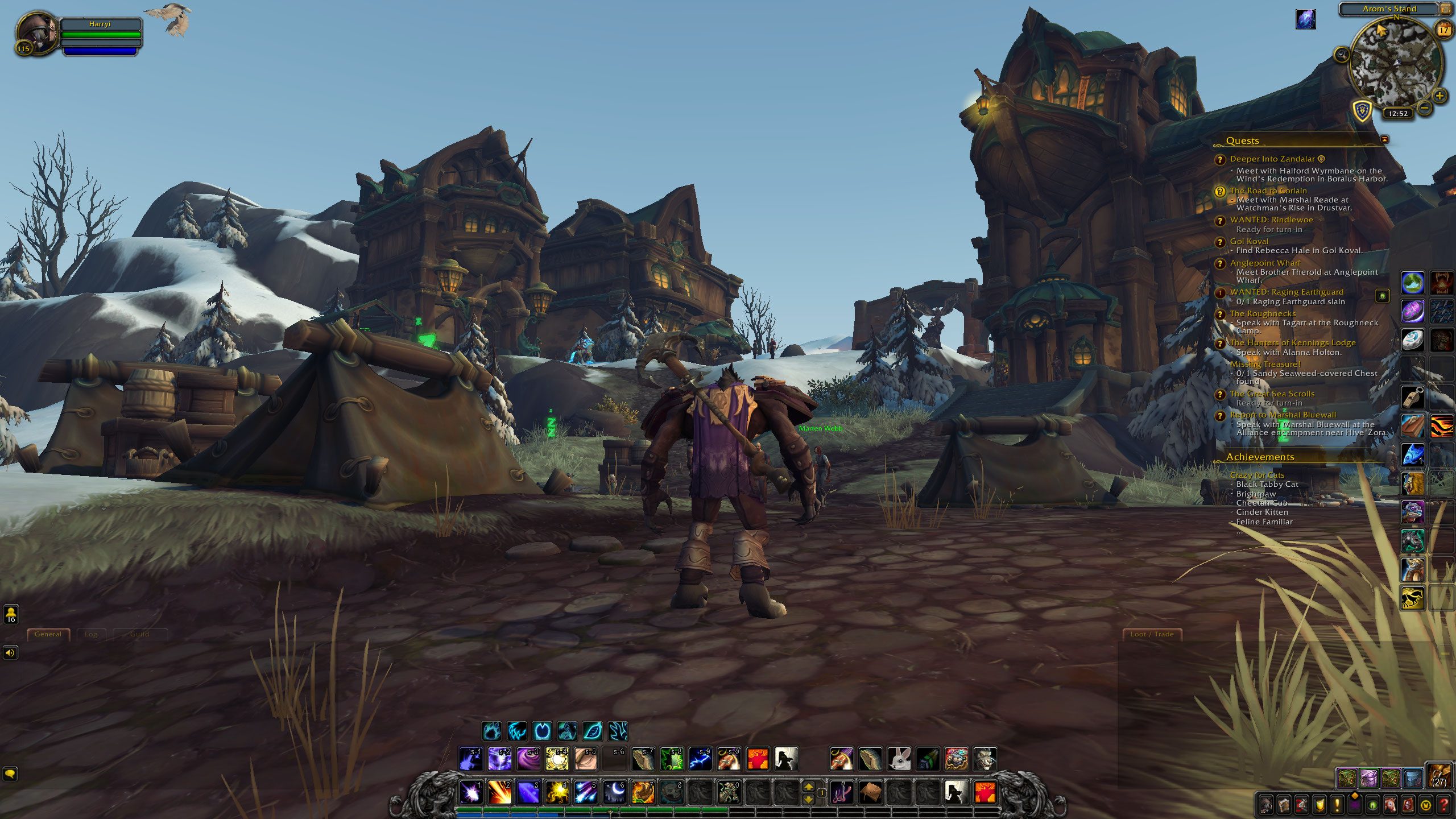Open Collections via the horse head micro menu icon
This screenshot has width=1456, height=819.
(x=1390, y=805)
